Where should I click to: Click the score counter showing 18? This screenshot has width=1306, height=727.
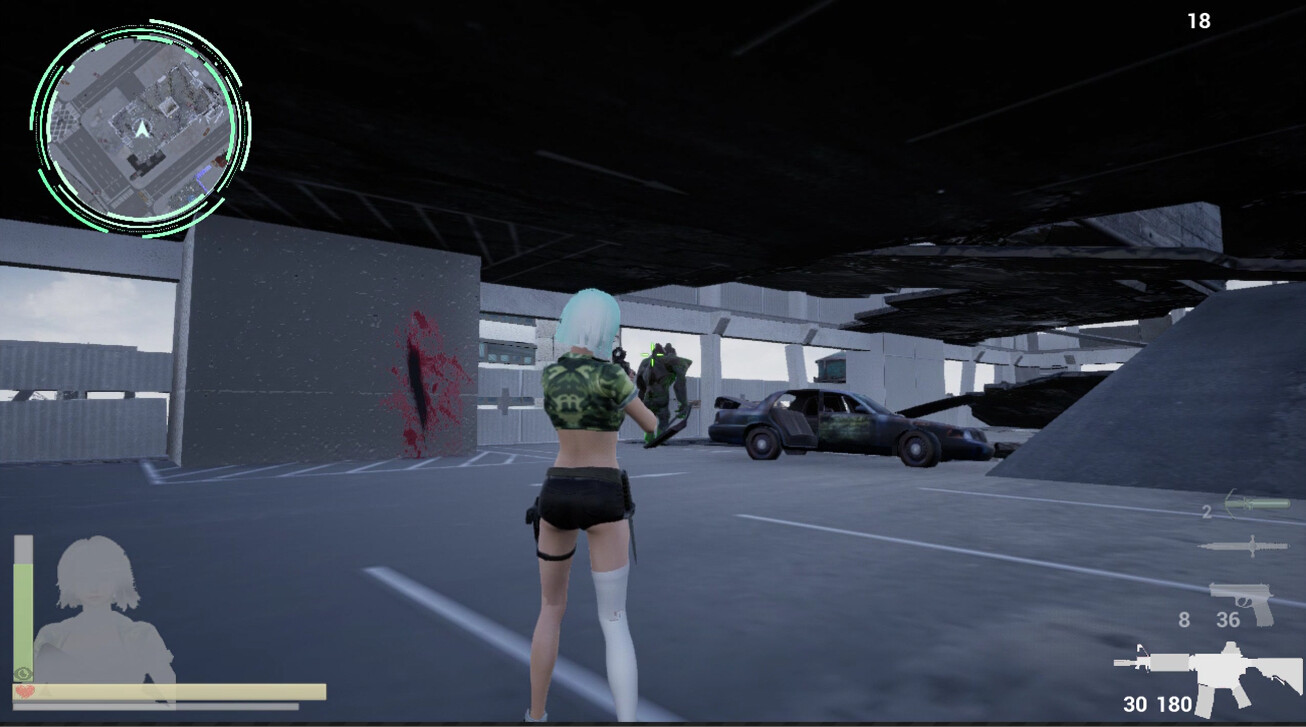[1197, 20]
